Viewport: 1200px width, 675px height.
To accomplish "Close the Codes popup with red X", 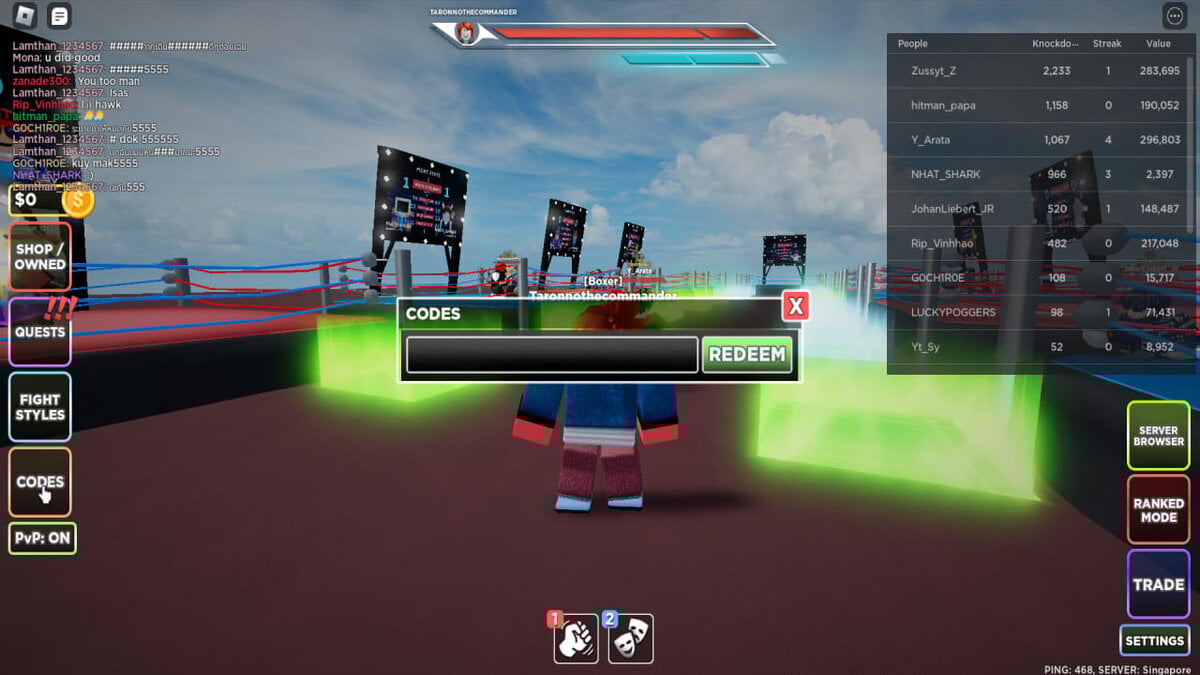I will (x=795, y=307).
